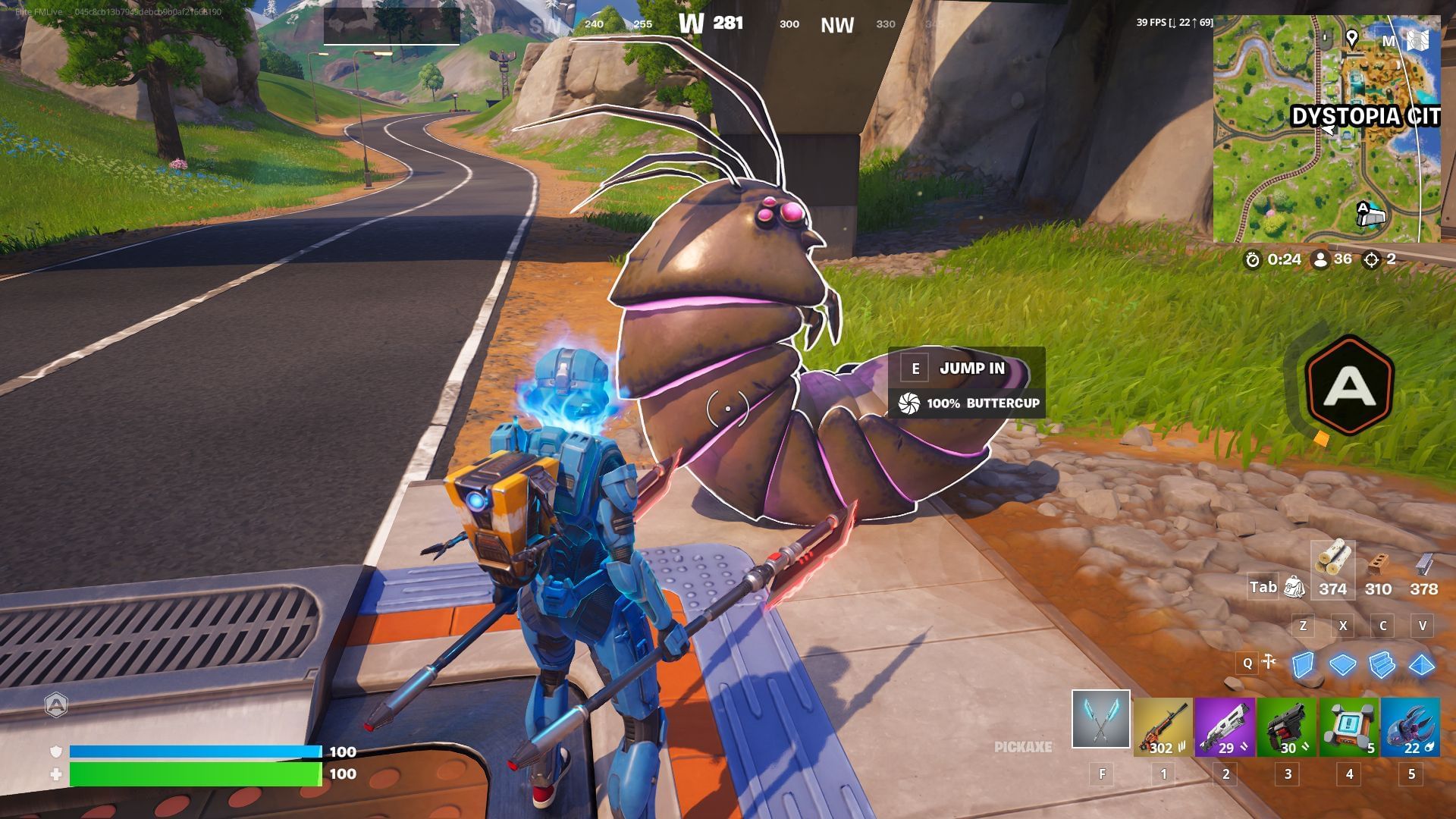Image resolution: width=1456 pixels, height=819 pixels.
Task: Click the players remaining icon showing 36
Action: click(1323, 258)
